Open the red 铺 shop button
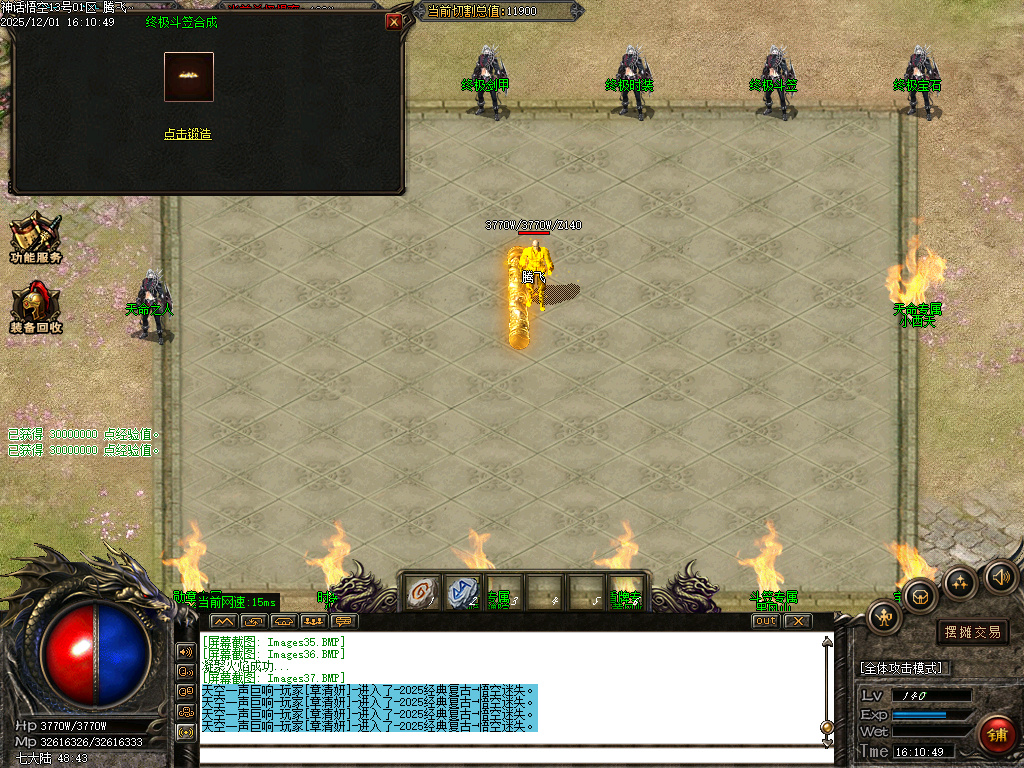The image size is (1024, 768). coord(996,735)
